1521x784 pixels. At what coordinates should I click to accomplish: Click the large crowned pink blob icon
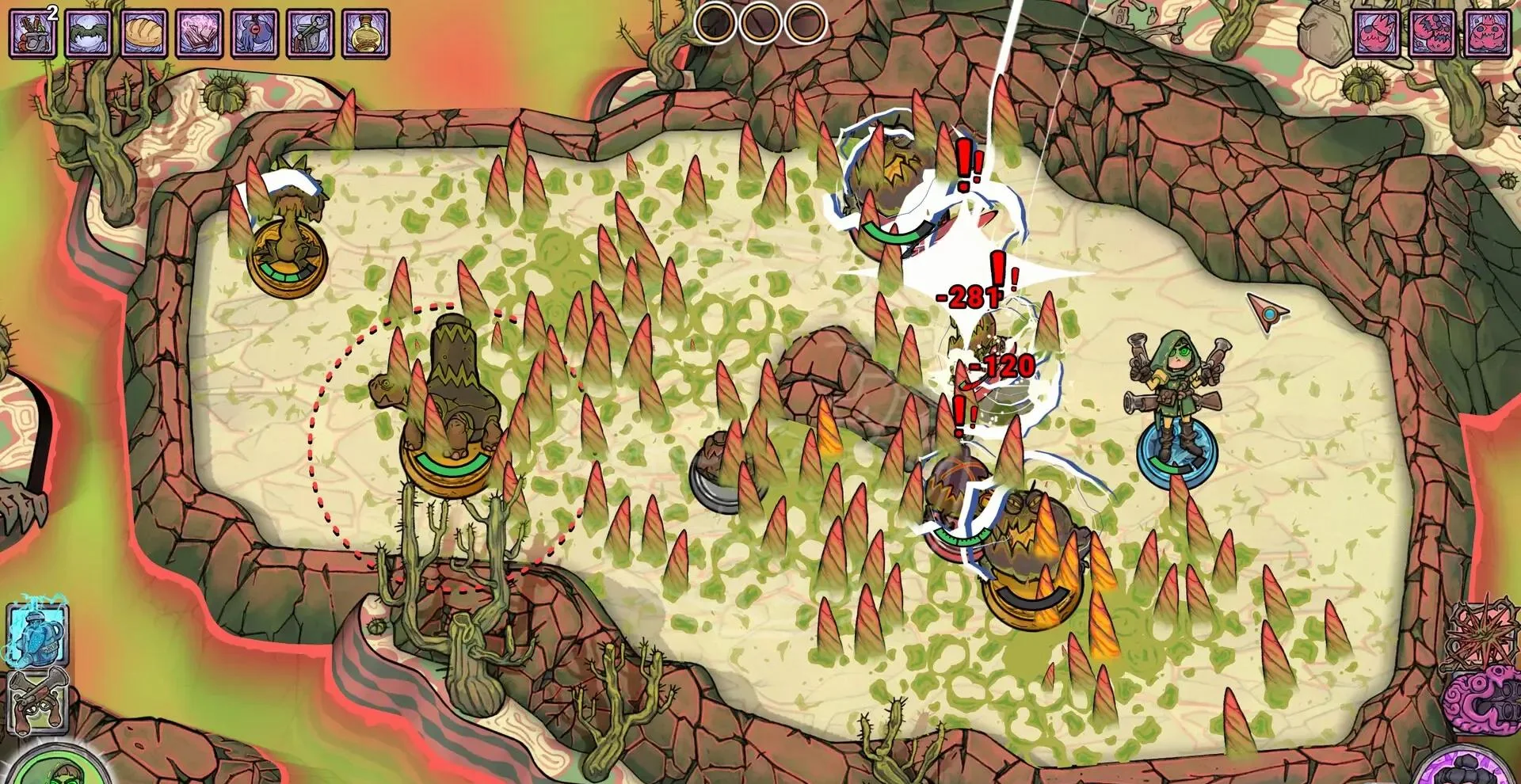tap(1489, 32)
